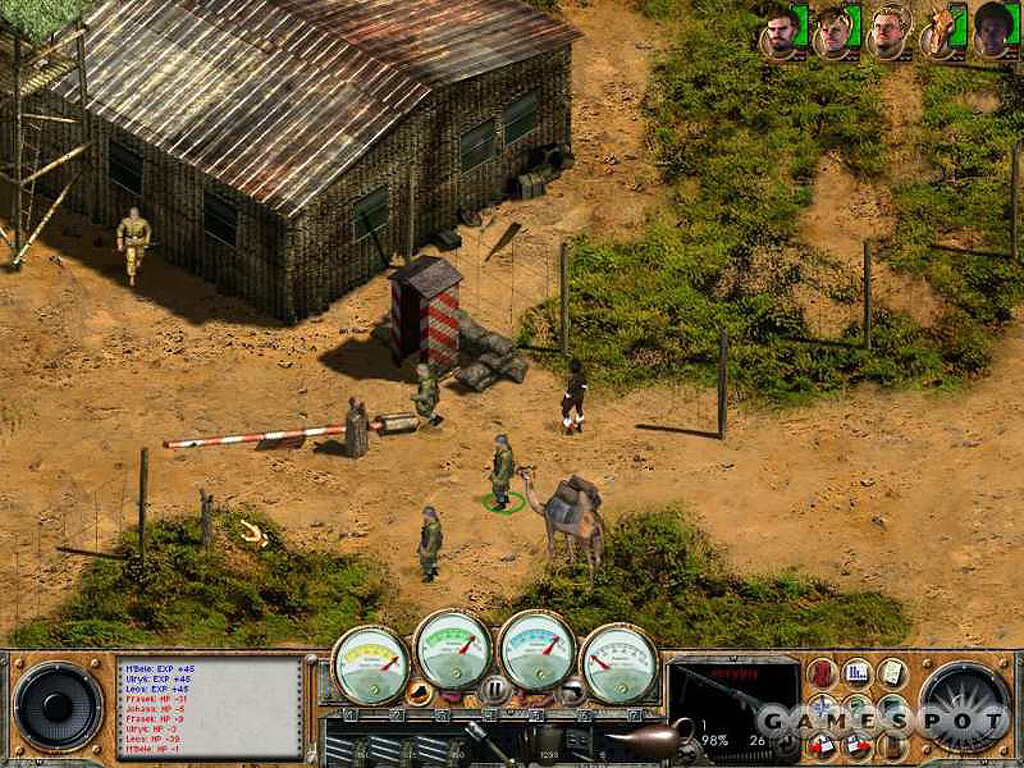Image resolution: width=1024 pixels, height=768 pixels.
Task: Select the dark-haired mercenary portrait on the far right
Action: (991, 33)
